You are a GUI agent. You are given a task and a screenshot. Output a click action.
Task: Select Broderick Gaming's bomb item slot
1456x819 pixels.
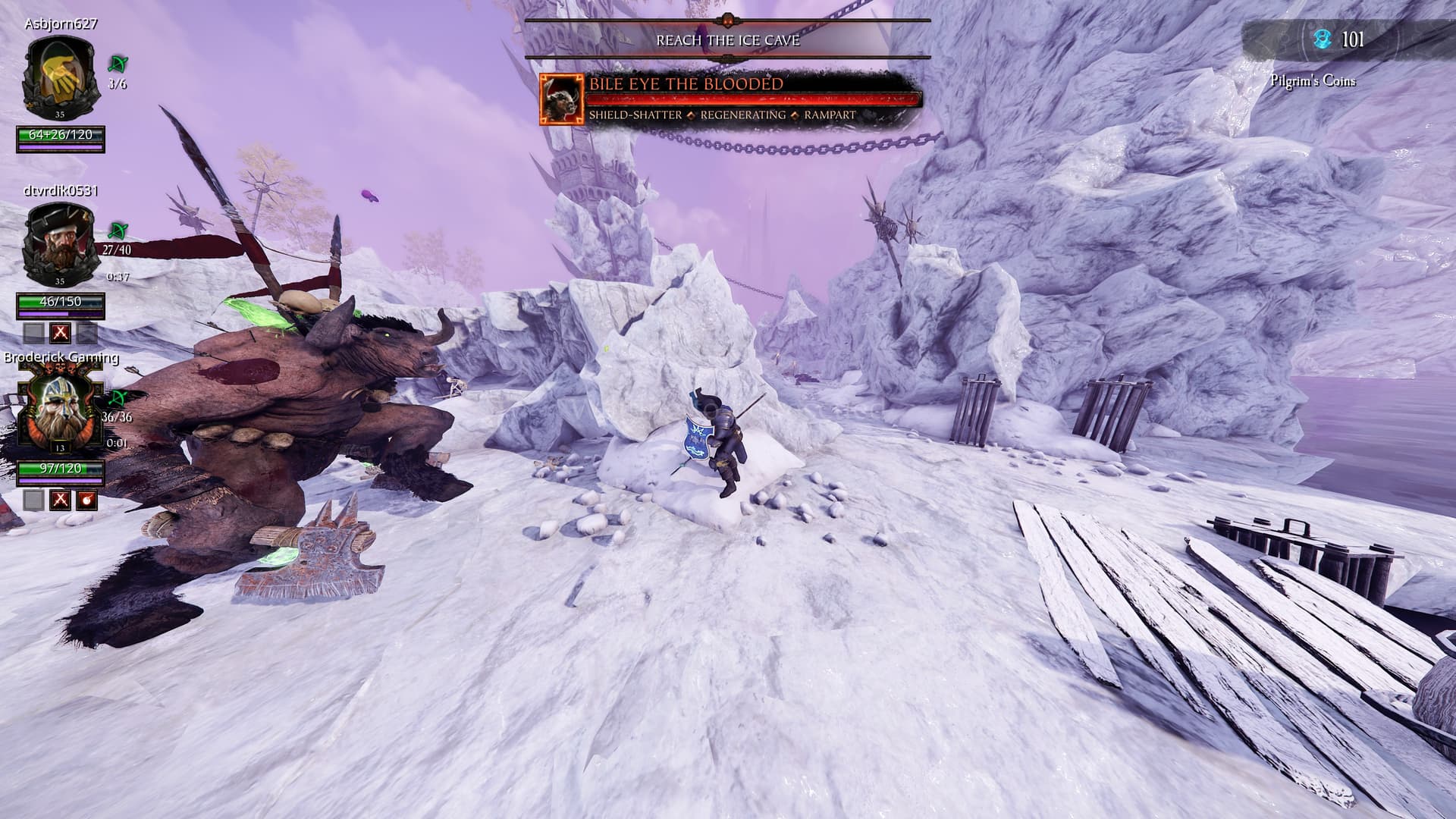88,500
